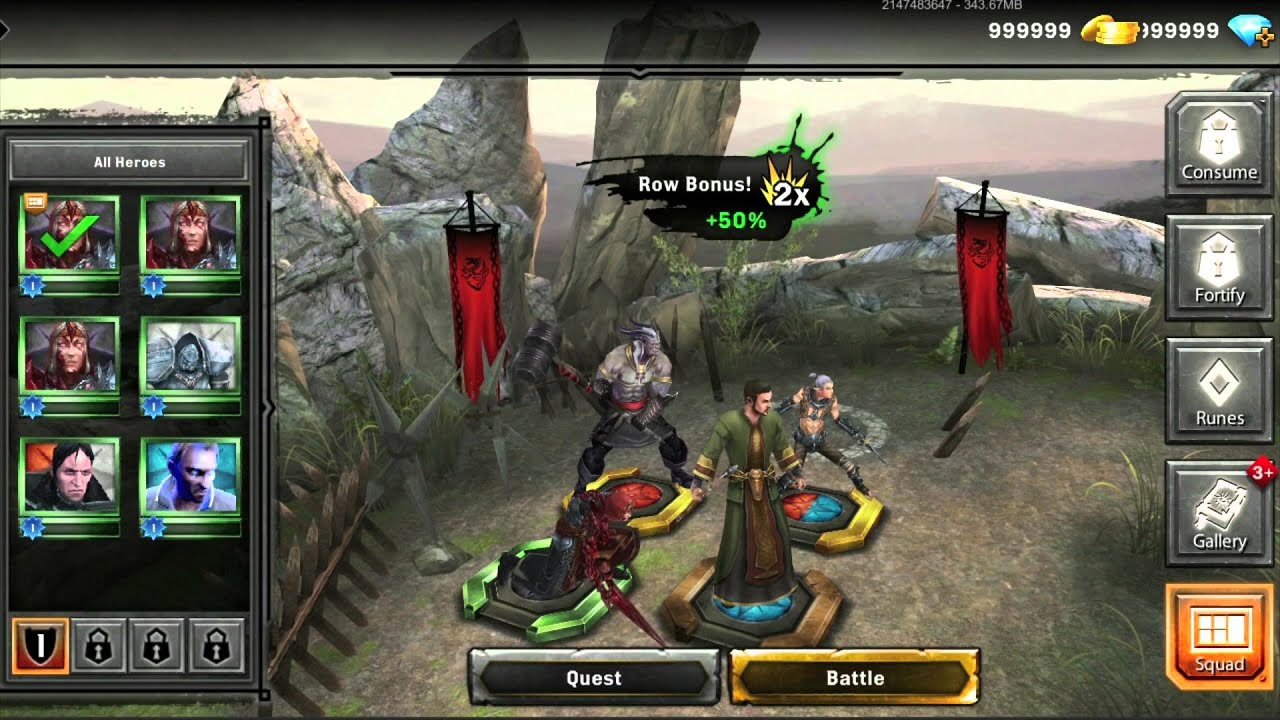Open the Runes screen
The height and width of the screenshot is (720, 1280).
[x=1219, y=391]
